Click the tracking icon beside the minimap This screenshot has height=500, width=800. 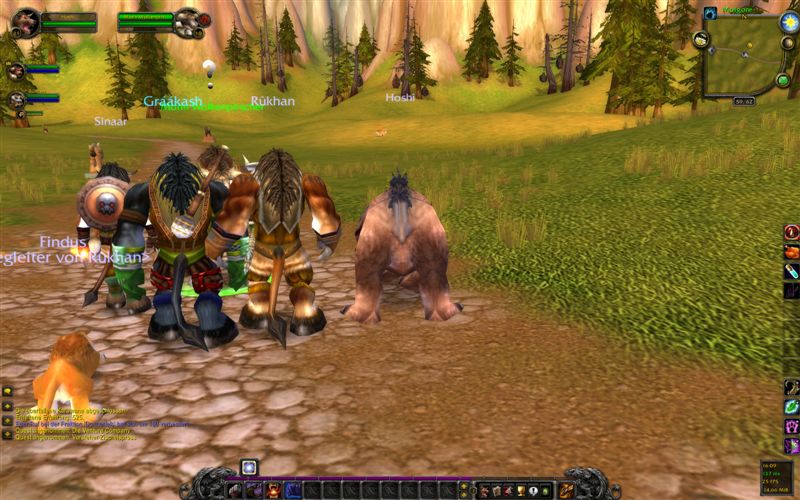(701, 39)
